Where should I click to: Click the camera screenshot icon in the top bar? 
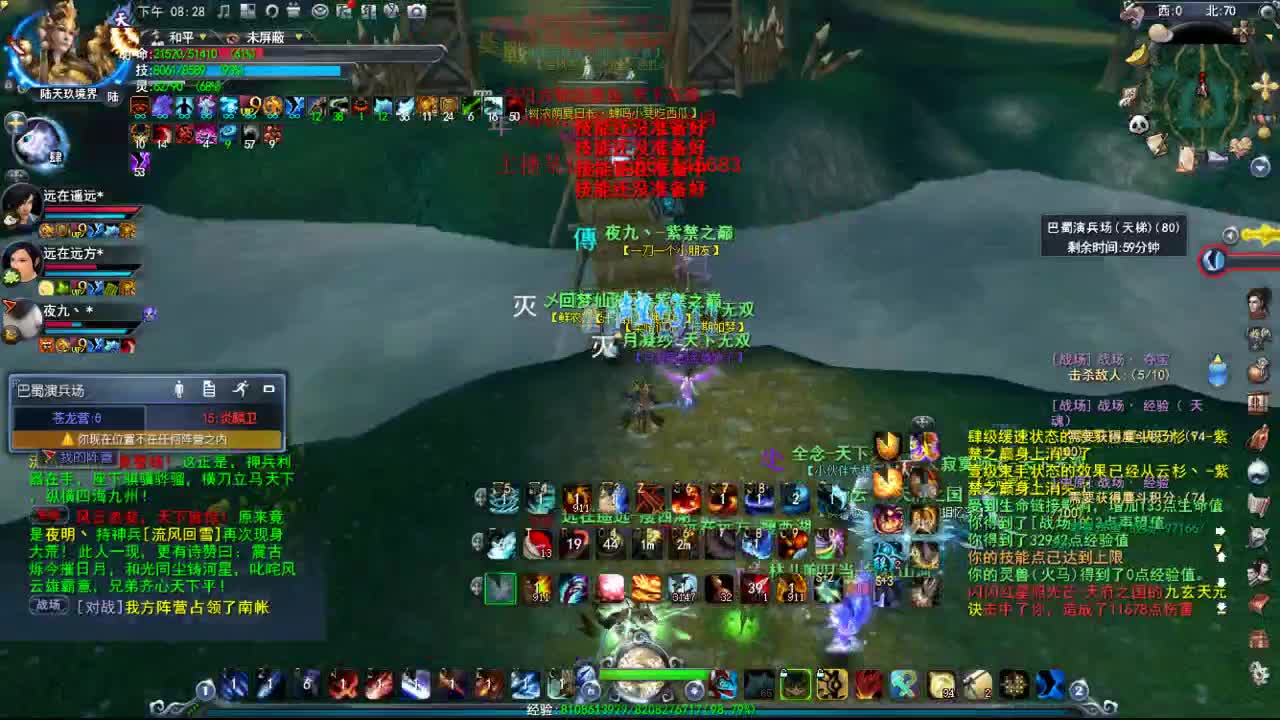click(x=418, y=9)
